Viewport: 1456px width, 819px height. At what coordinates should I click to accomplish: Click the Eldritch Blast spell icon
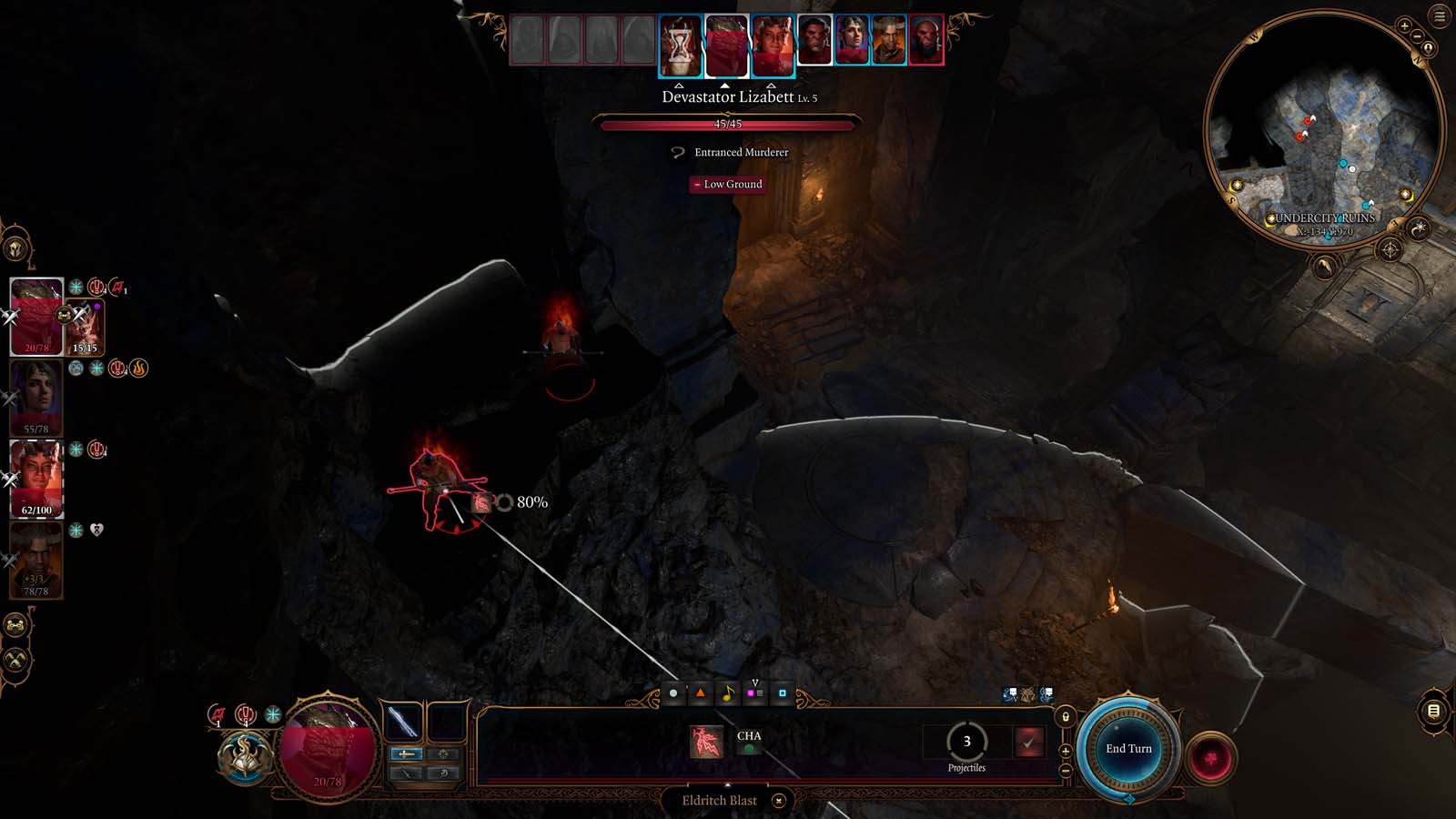(x=706, y=741)
